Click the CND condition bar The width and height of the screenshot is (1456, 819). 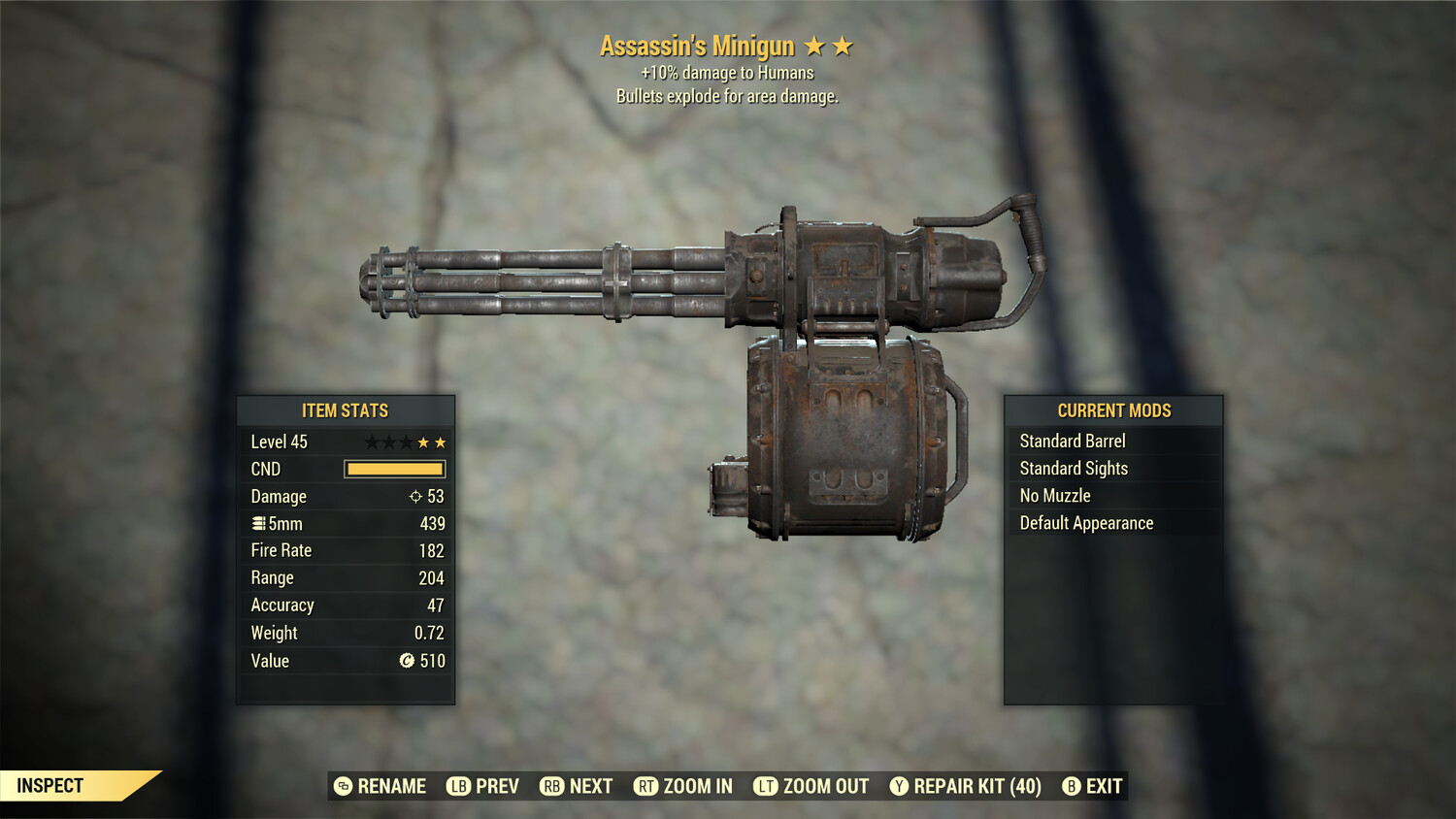pos(393,469)
